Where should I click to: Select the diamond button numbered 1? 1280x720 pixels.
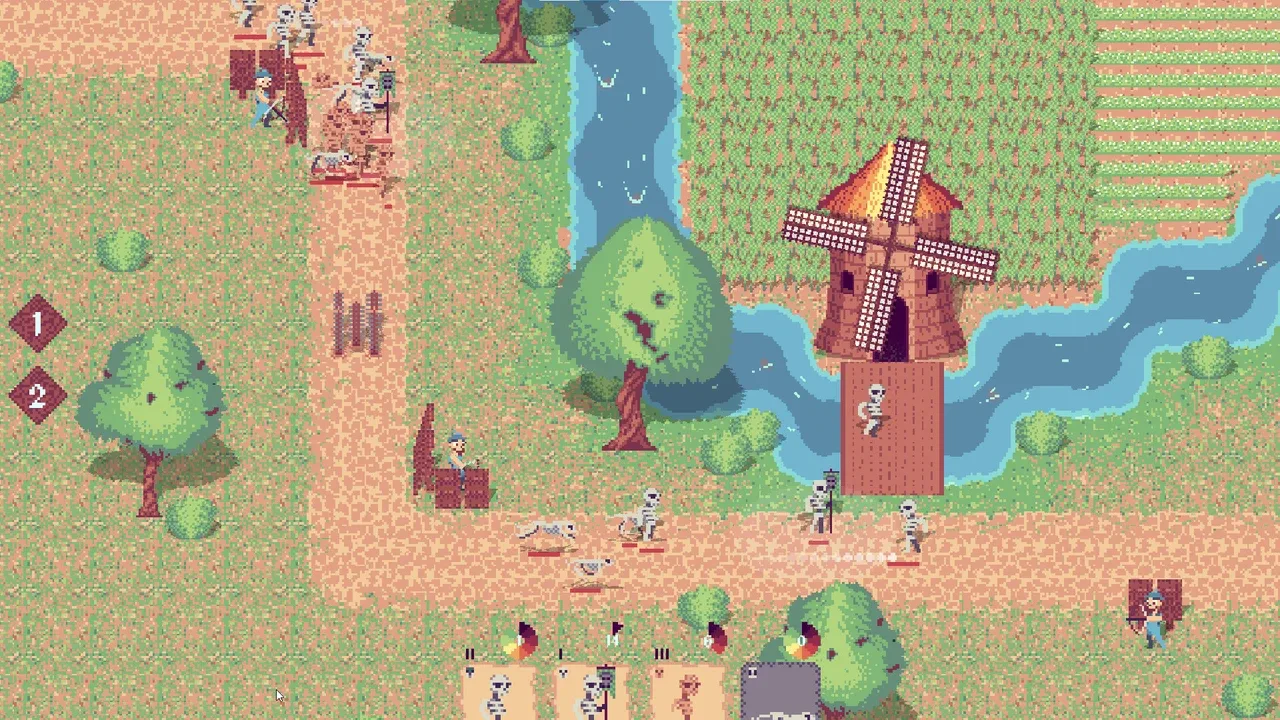(38, 323)
